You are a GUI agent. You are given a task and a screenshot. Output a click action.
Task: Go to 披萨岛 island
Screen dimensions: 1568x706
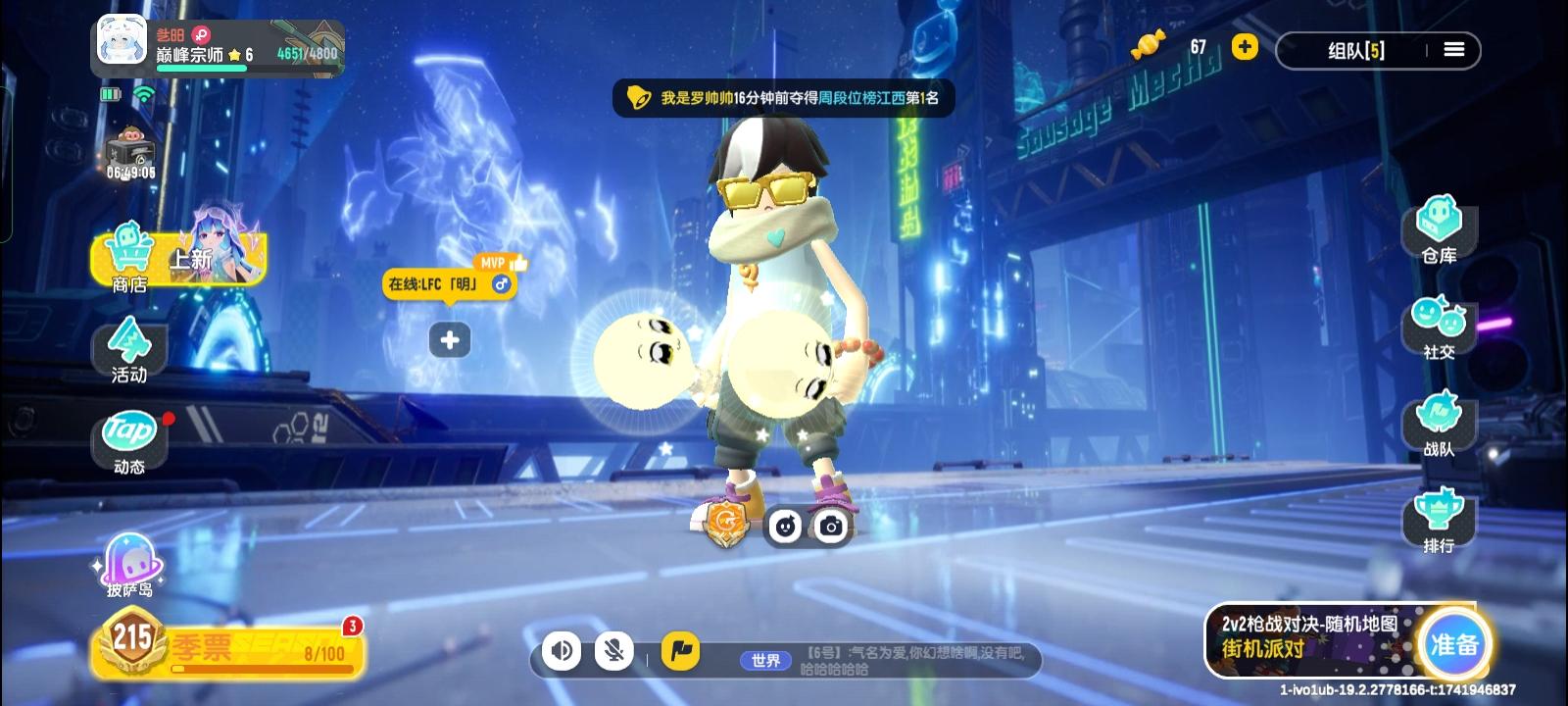129,566
